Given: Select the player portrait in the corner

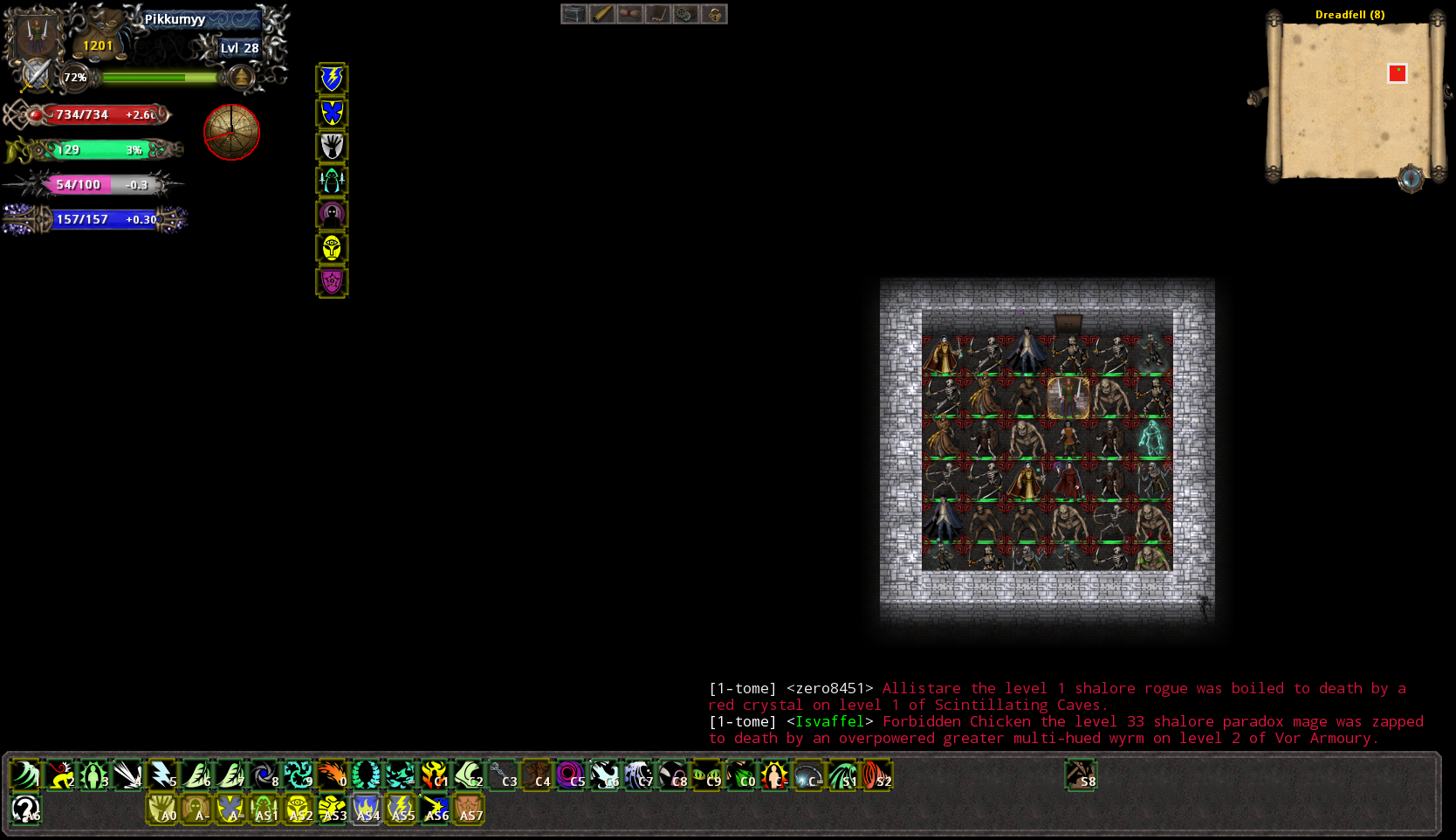Looking at the screenshot, I should (35, 35).
